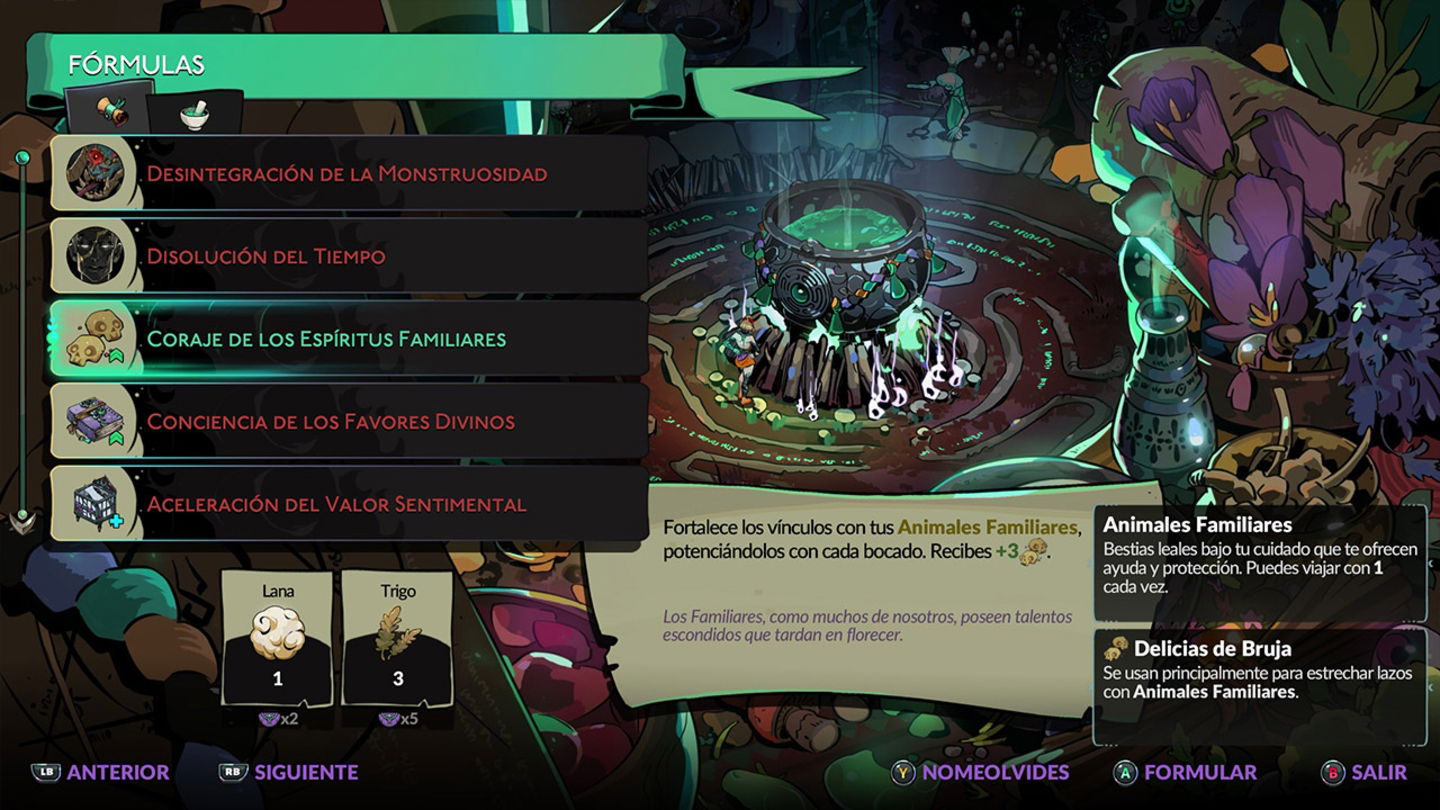Click the Lana ingredient card
Image resolution: width=1440 pixels, height=810 pixels.
point(278,638)
